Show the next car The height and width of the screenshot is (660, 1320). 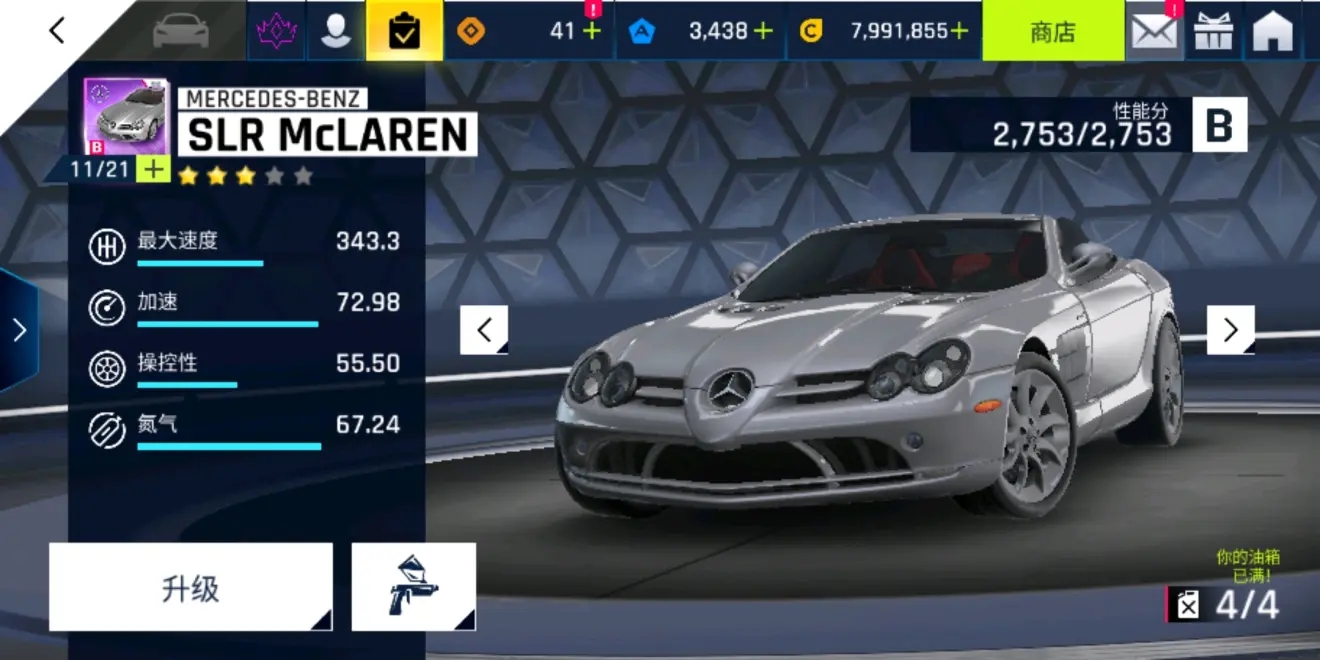click(x=1230, y=330)
